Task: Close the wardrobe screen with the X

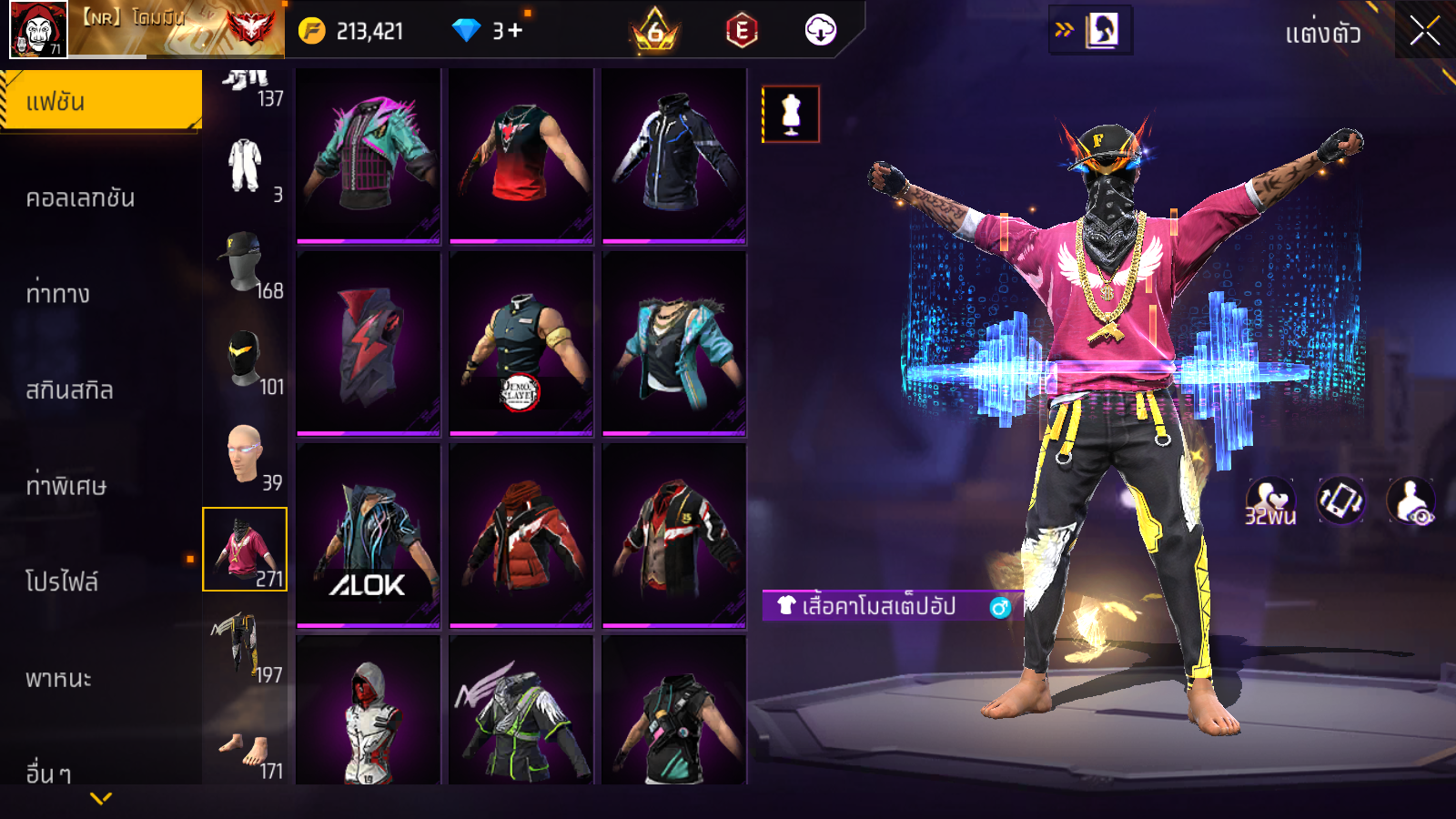Action: [x=1424, y=32]
